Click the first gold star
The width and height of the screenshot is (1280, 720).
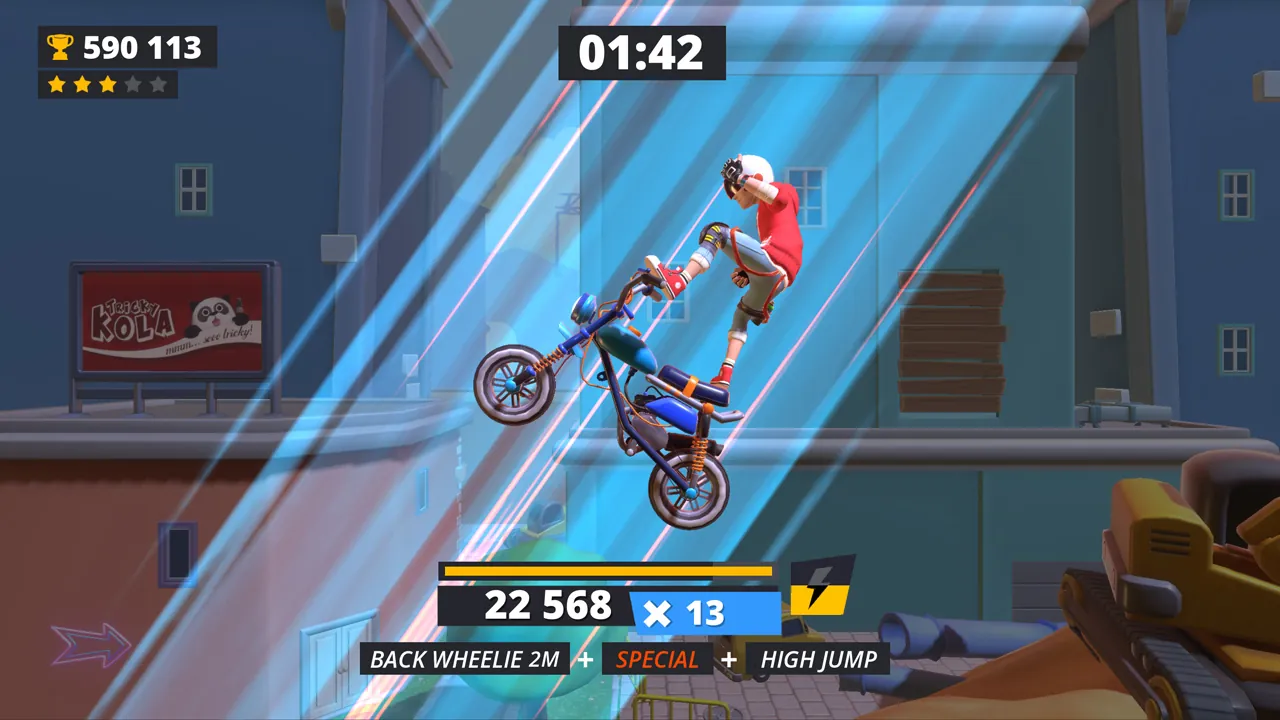point(58,85)
